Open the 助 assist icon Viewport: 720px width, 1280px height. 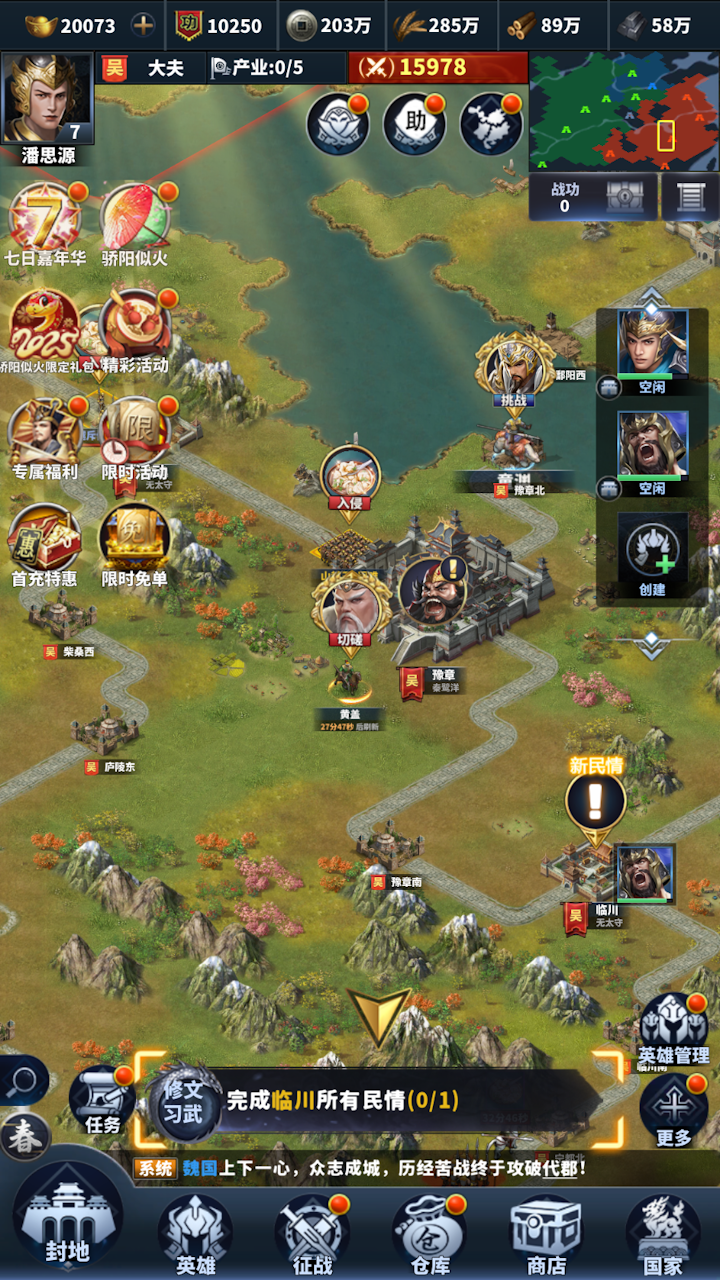(x=414, y=124)
